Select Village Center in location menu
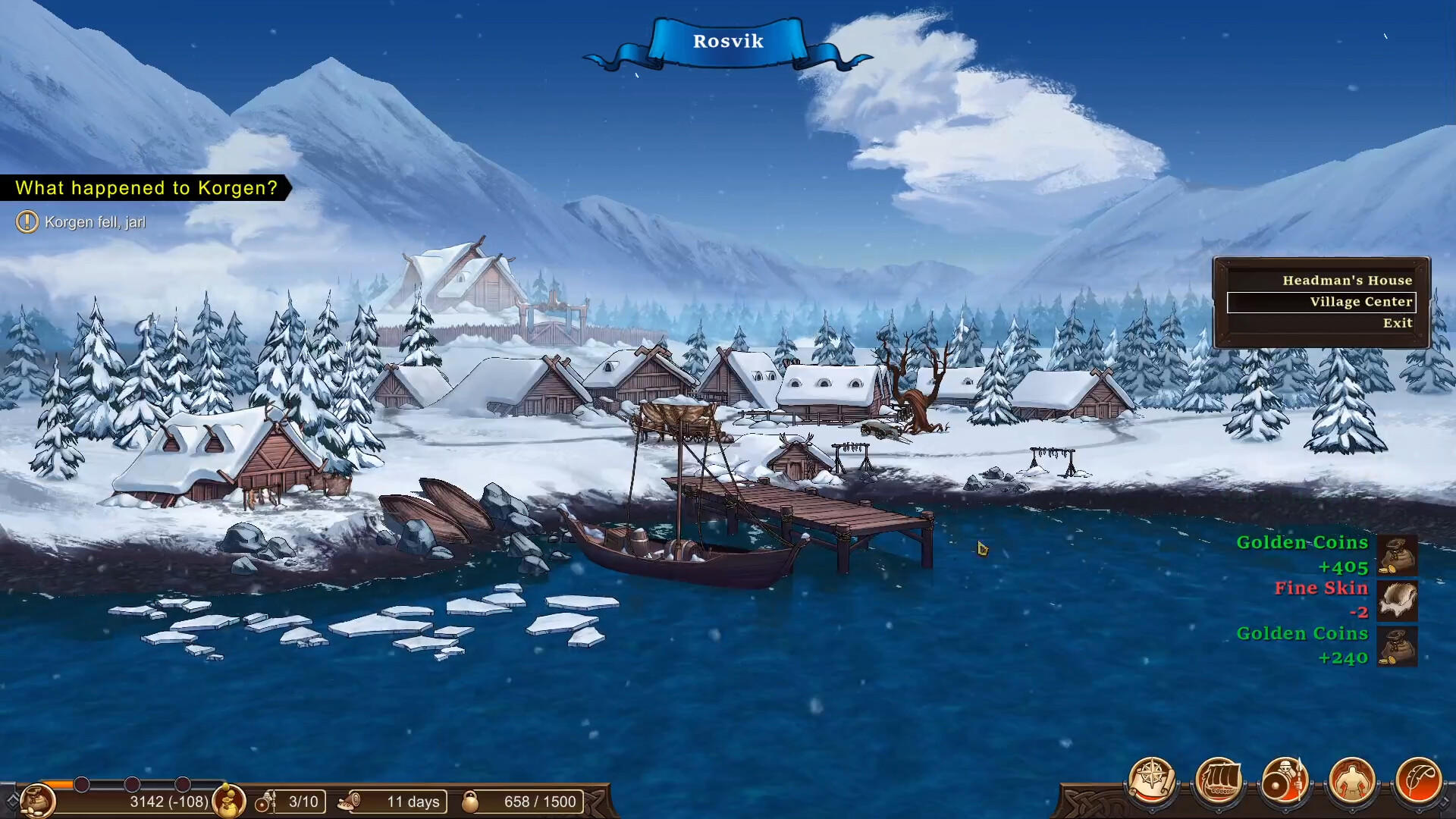The width and height of the screenshot is (1456, 819). (x=1360, y=302)
